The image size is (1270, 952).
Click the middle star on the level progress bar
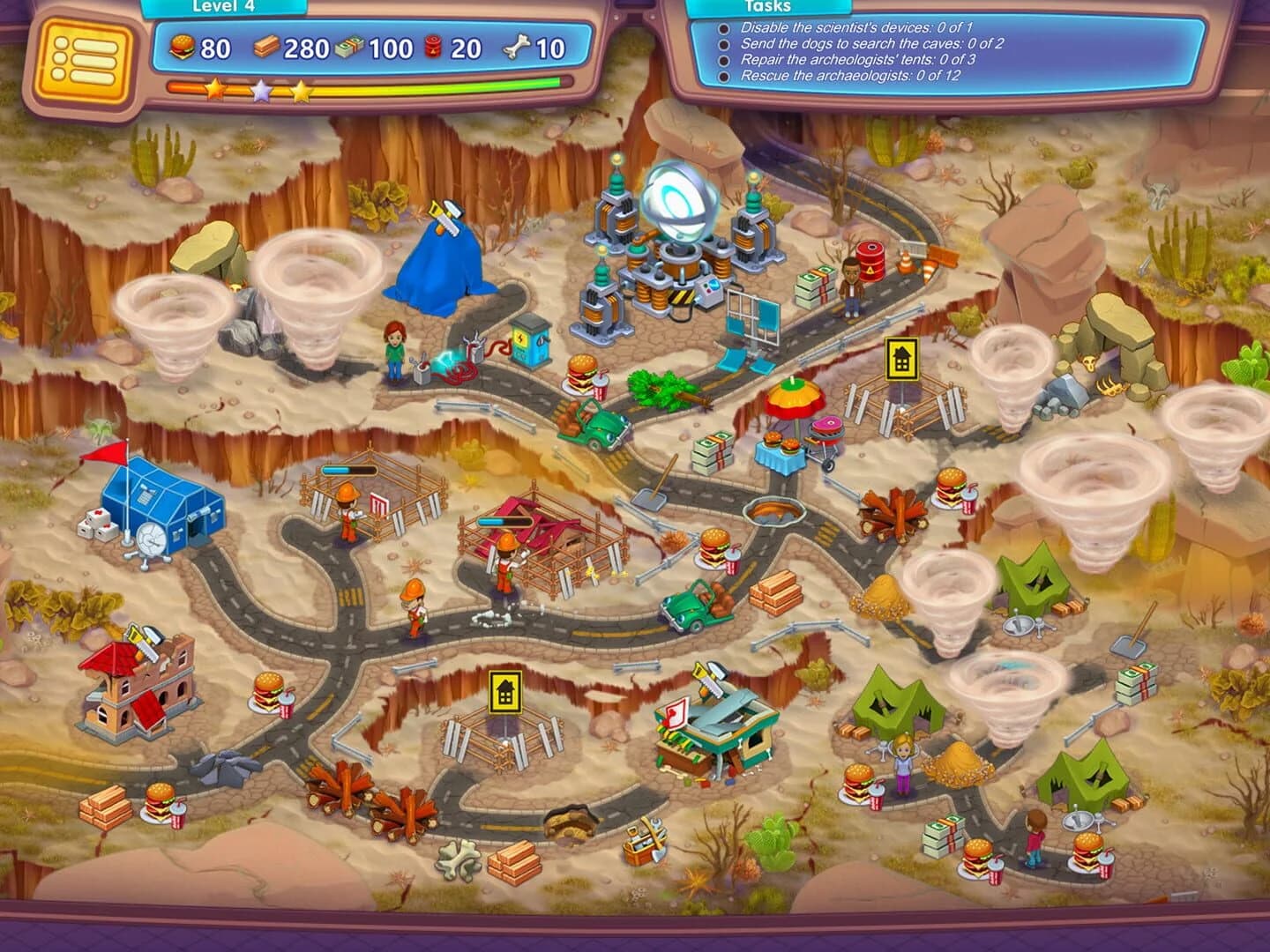pyautogui.click(x=260, y=88)
